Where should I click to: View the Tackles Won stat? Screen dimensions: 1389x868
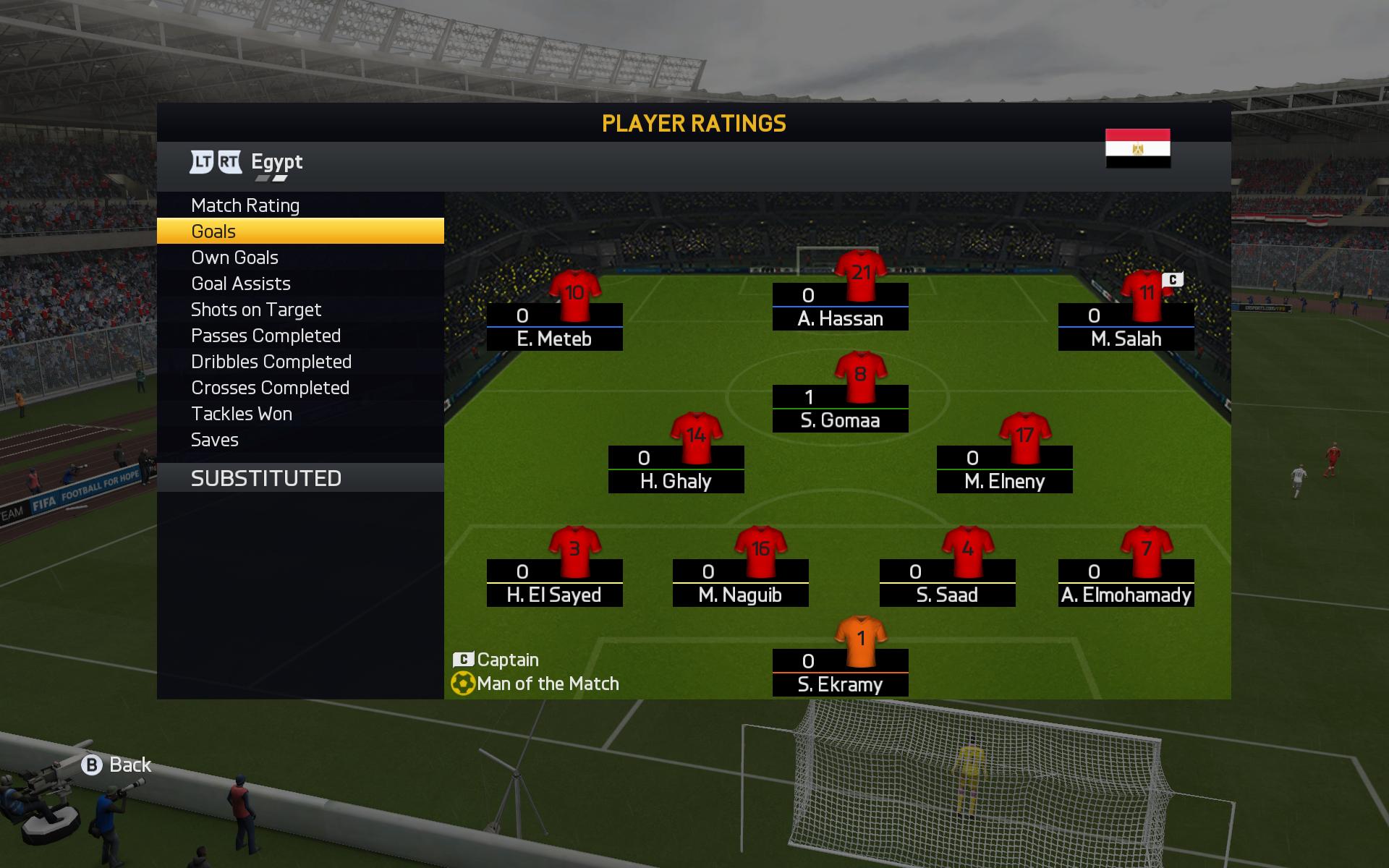pyautogui.click(x=242, y=414)
